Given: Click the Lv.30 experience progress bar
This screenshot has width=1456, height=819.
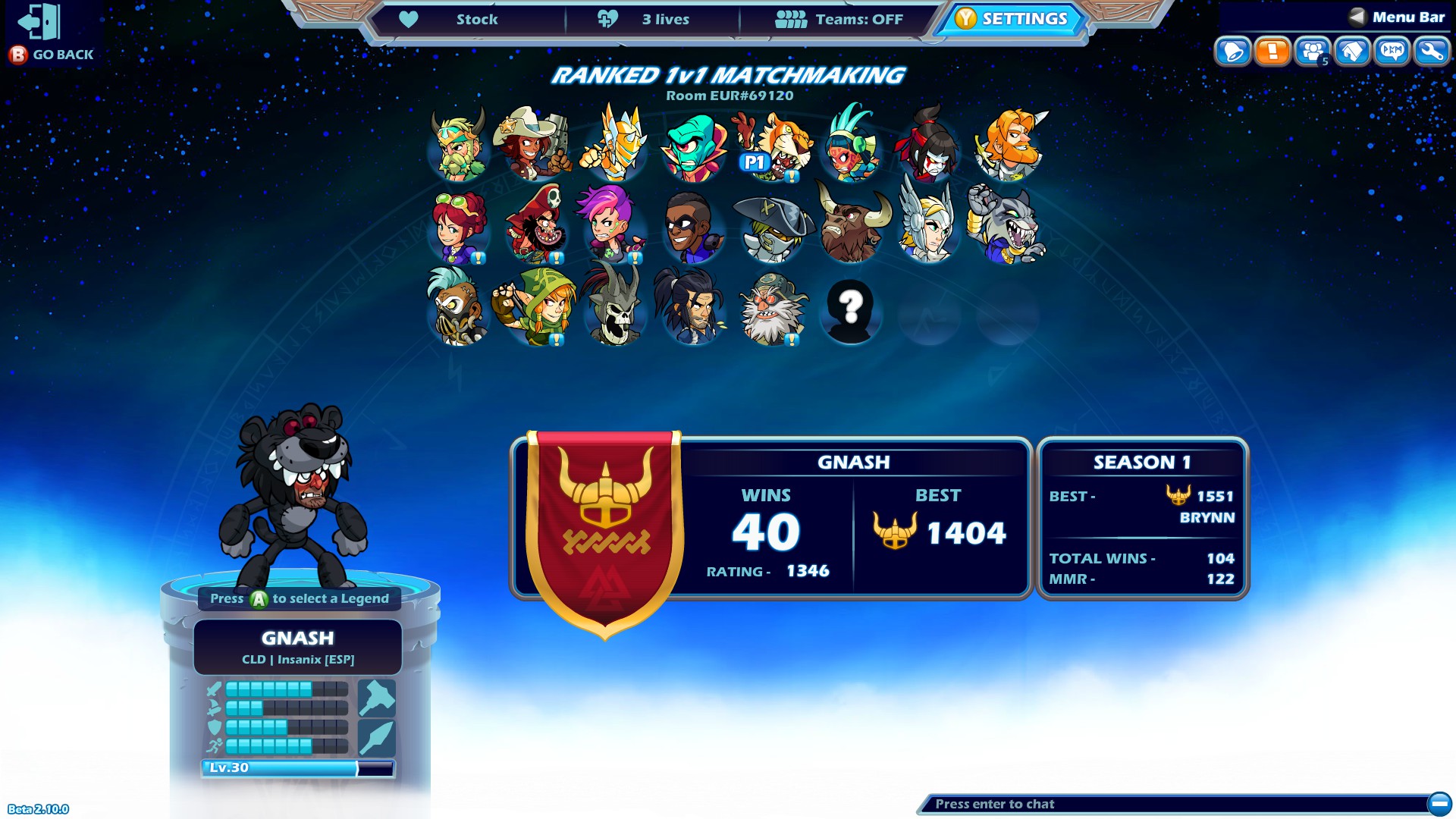Looking at the screenshot, I should click(x=300, y=768).
